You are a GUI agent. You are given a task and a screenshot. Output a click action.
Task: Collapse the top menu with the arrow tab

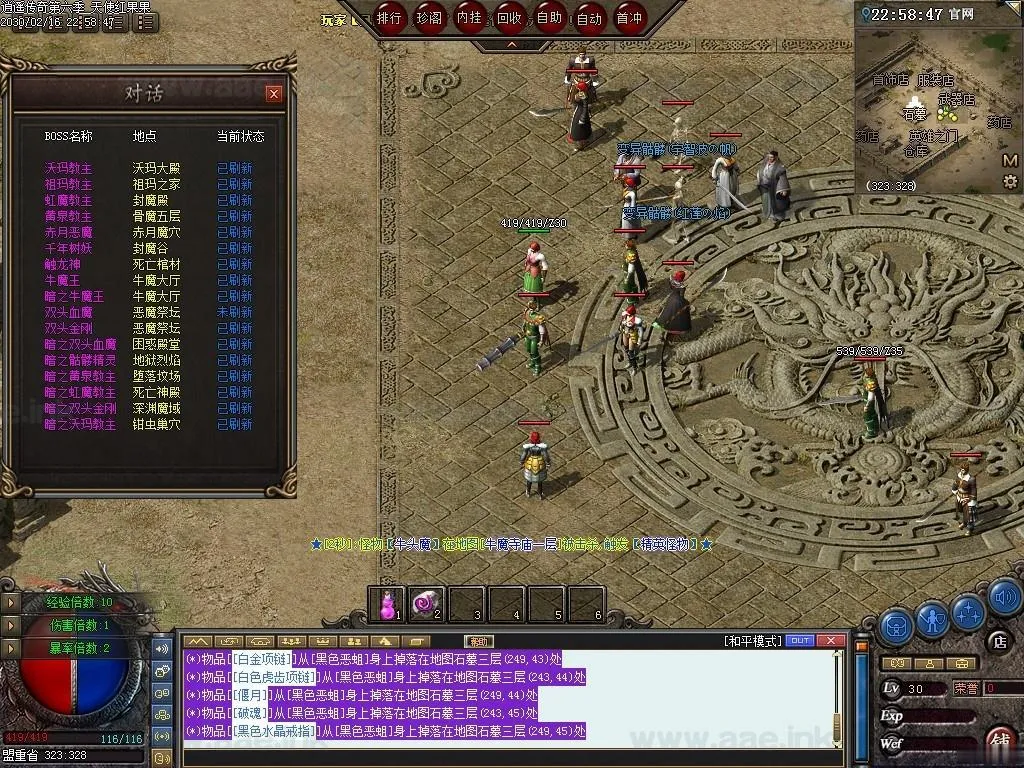click(512, 44)
